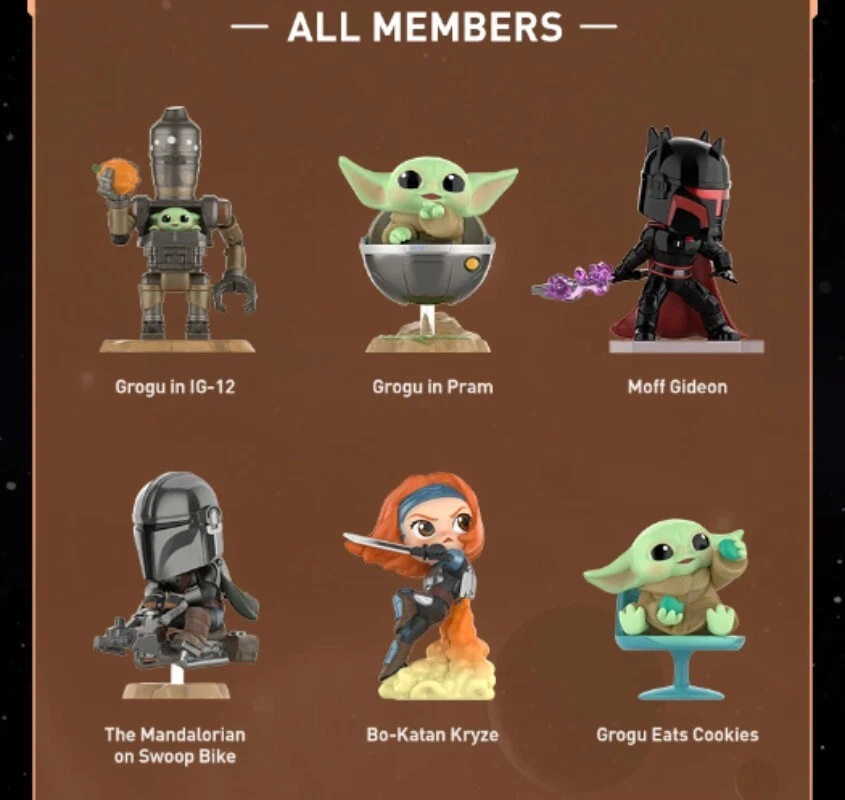Select the Grogu in IG-12 figure
This screenshot has height=800, width=845.
[175, 230]
